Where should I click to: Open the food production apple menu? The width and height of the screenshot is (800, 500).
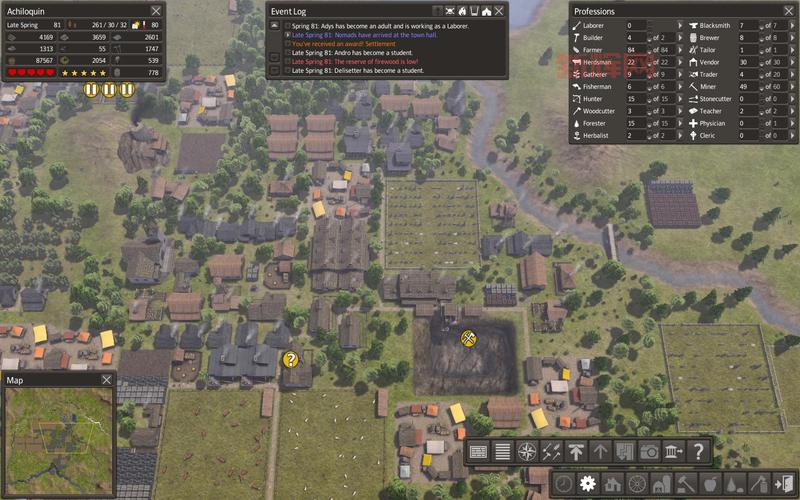tap(711, 483)
